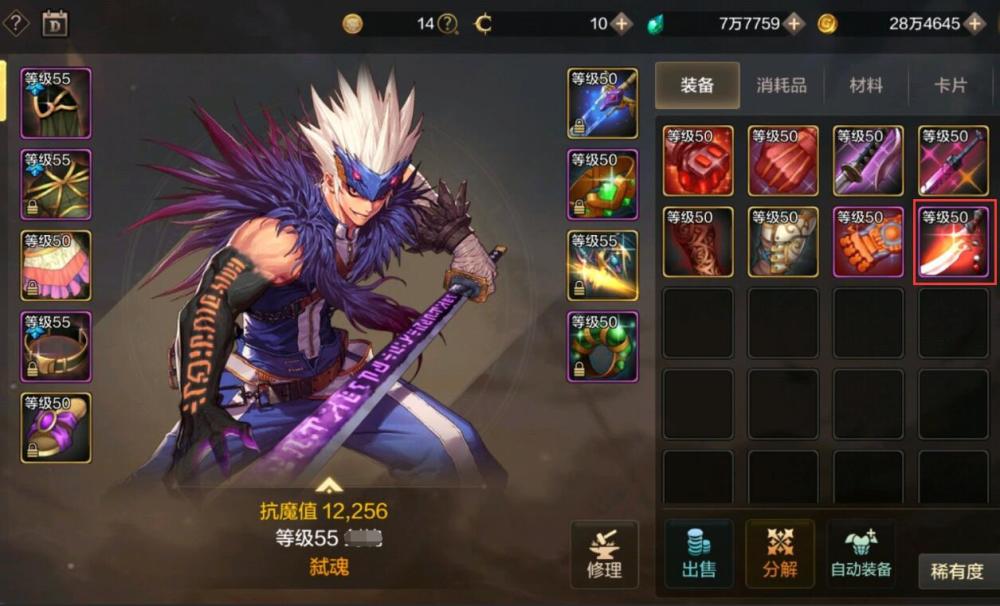Activate the 分解 disassemble button
1000x606 pixels.
(x=780, y=553)
